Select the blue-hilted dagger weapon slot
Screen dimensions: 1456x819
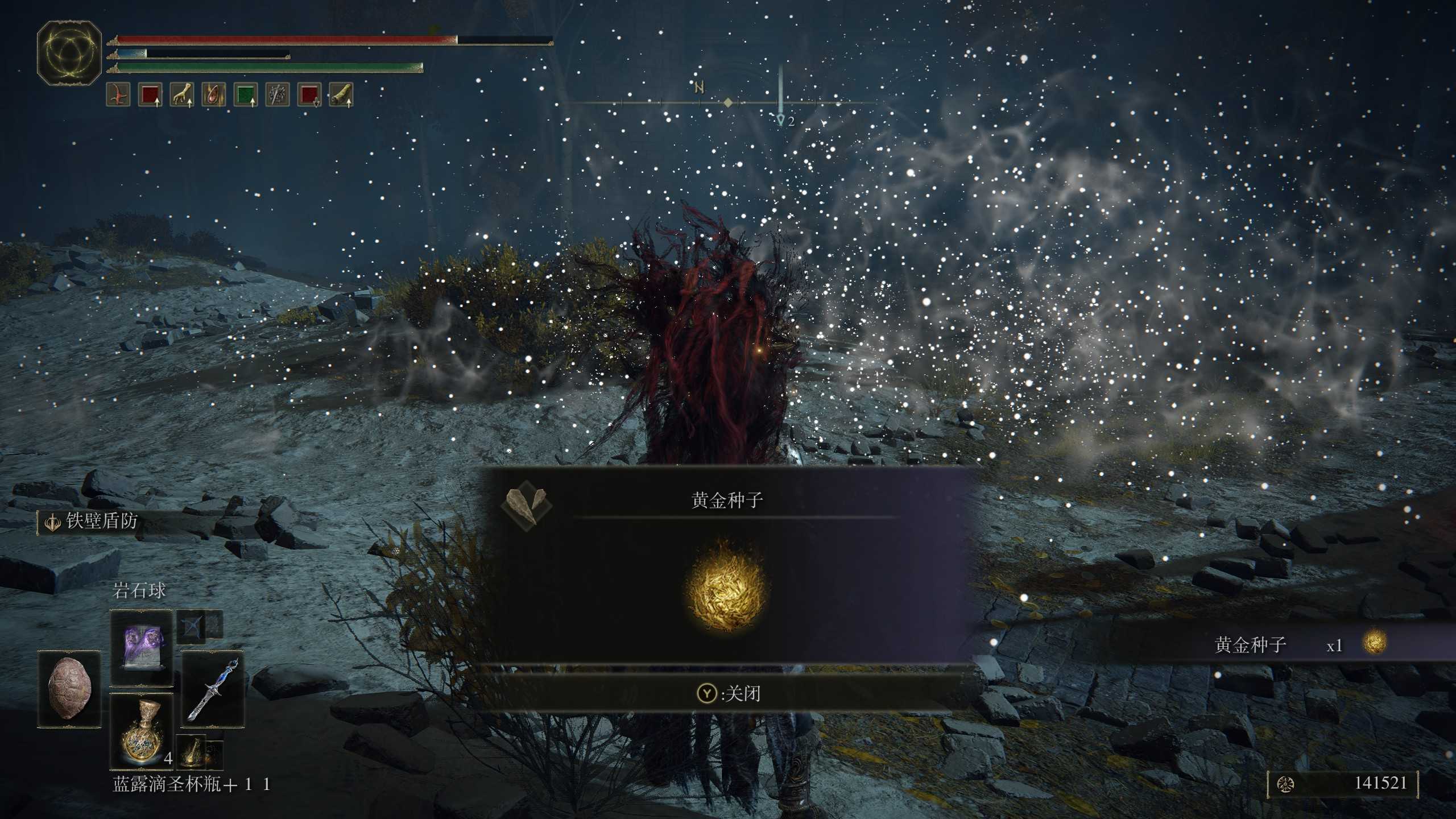pyautogui.click(x=213, y=689)
